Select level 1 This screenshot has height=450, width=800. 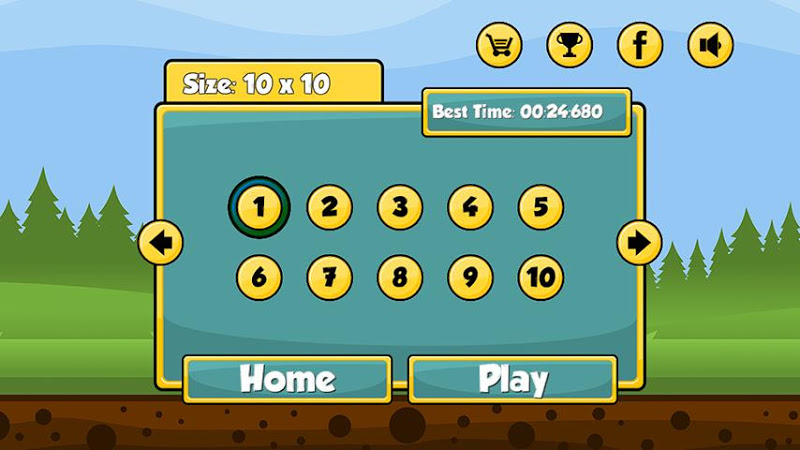(259, 207)
